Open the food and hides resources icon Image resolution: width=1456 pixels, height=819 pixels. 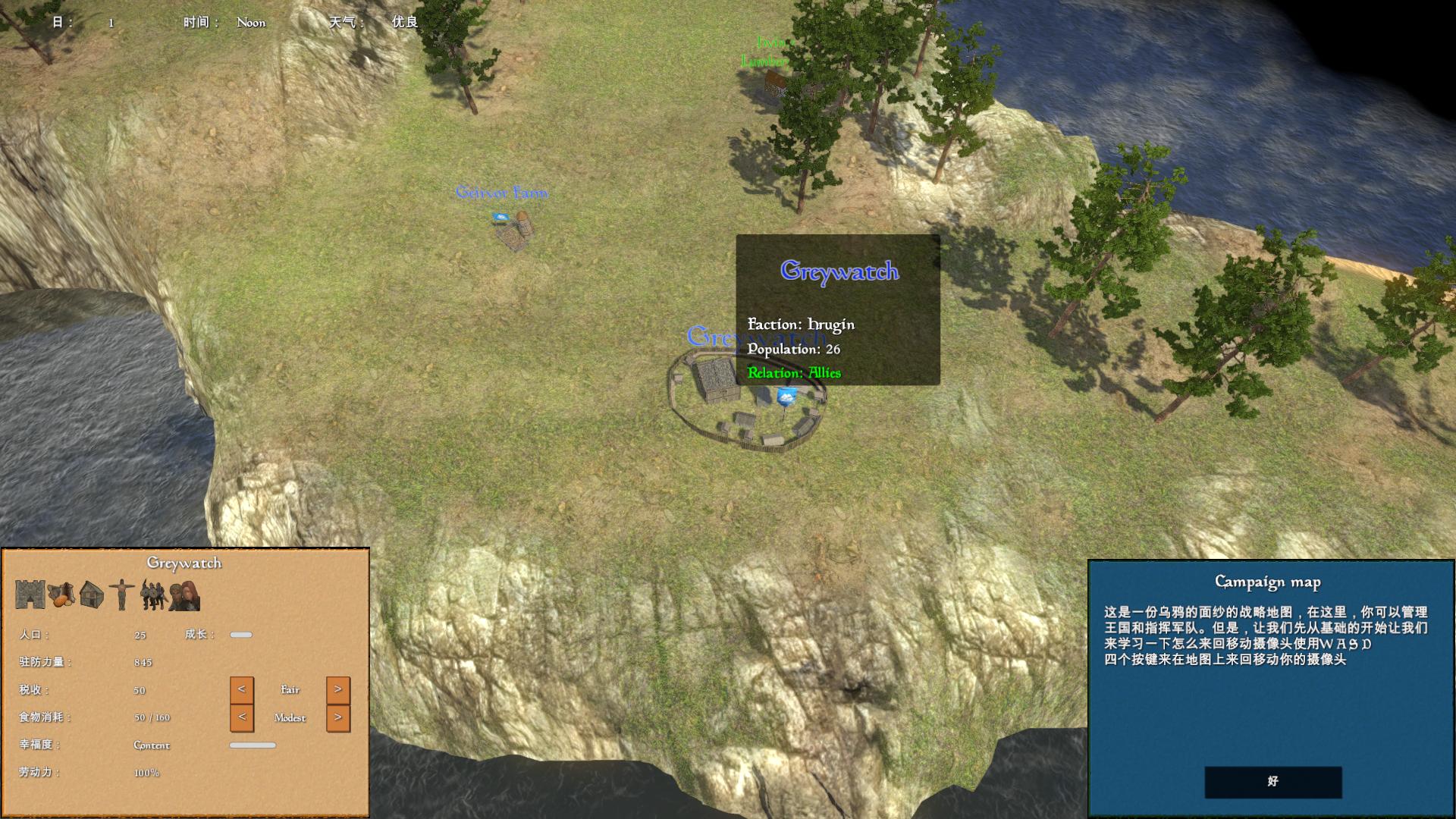coord(61,595)
